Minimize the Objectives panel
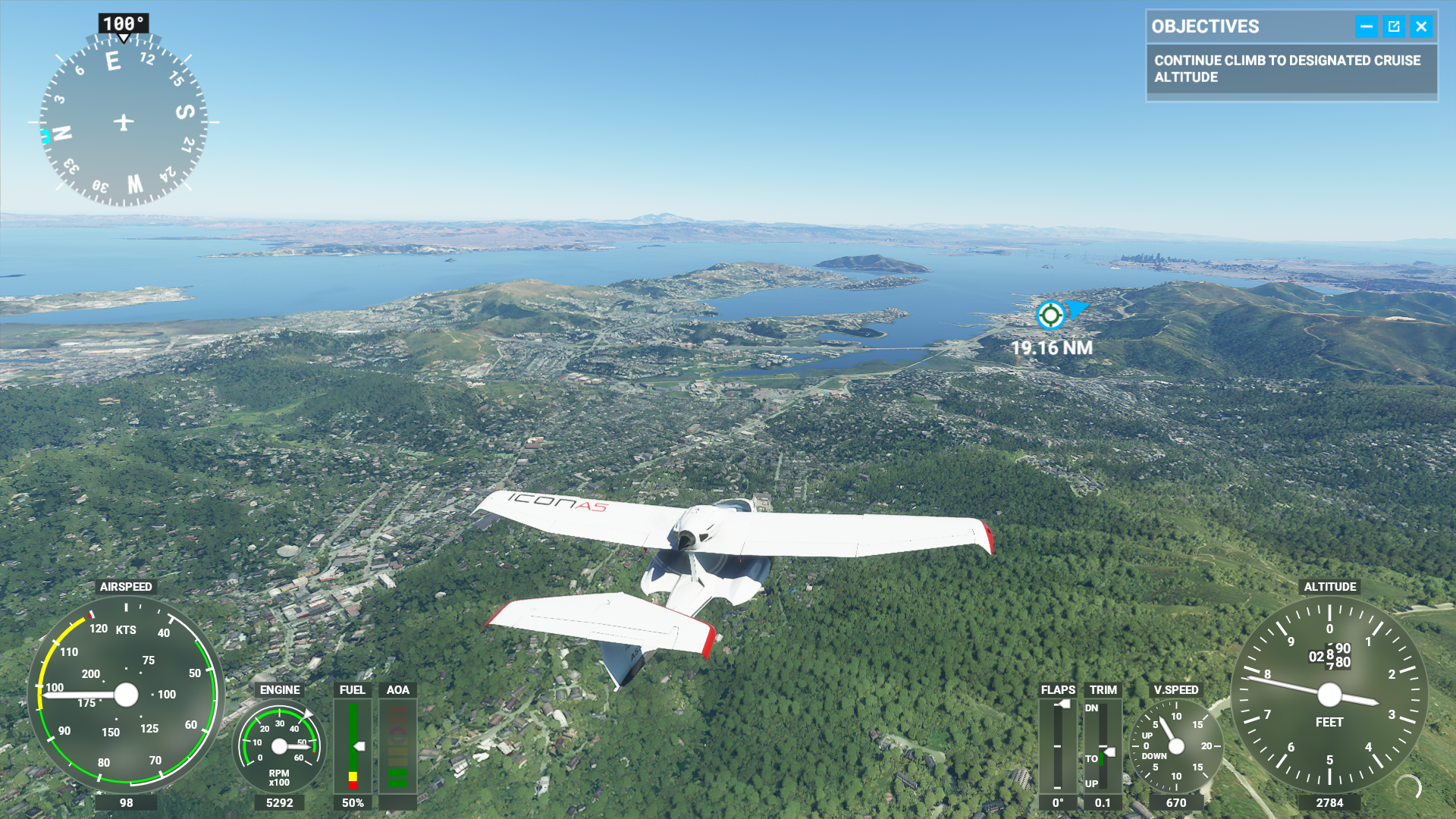1456x819 pixels. 1366,27
